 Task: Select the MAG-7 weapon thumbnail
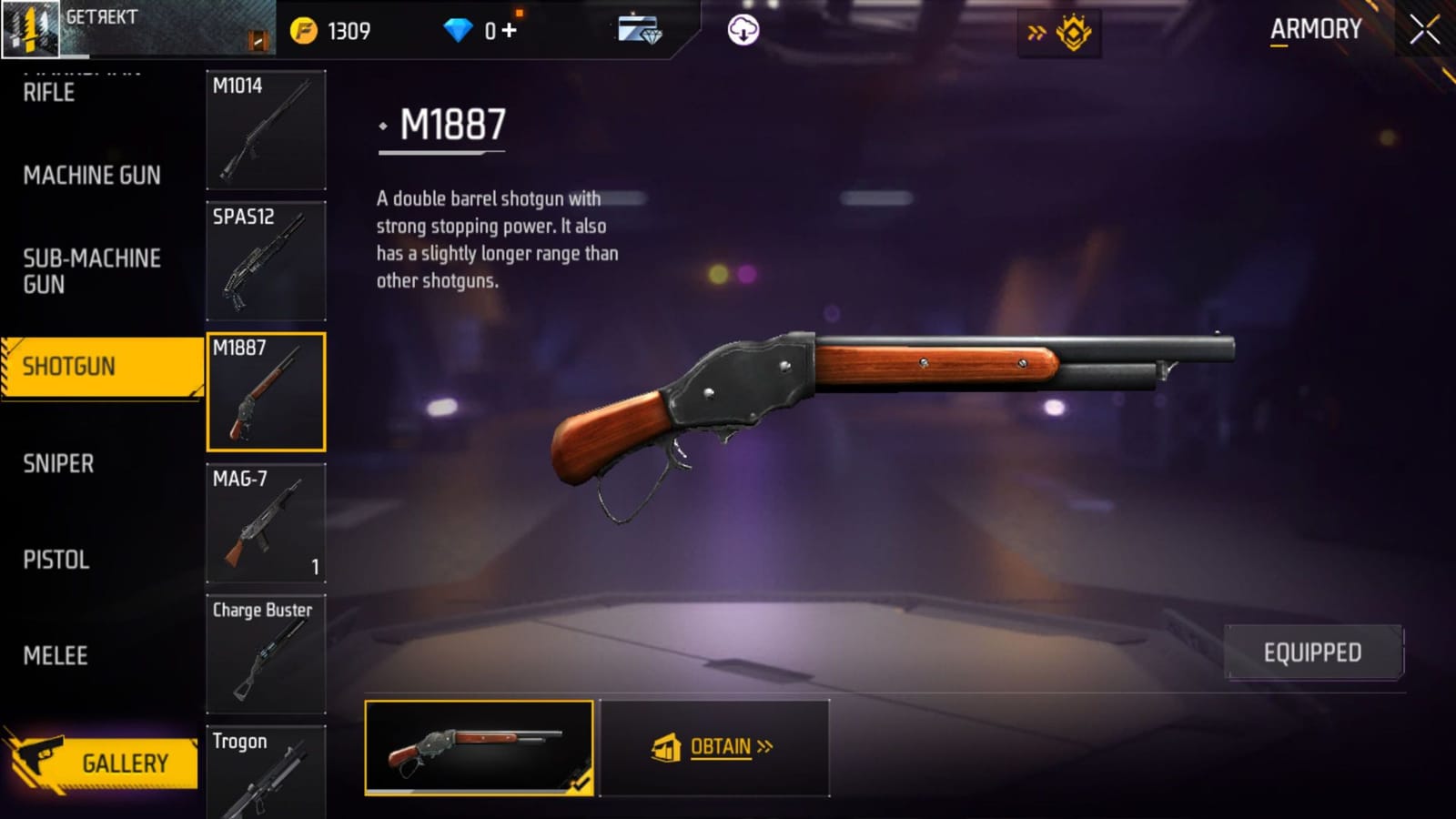(x=266, y=522)
